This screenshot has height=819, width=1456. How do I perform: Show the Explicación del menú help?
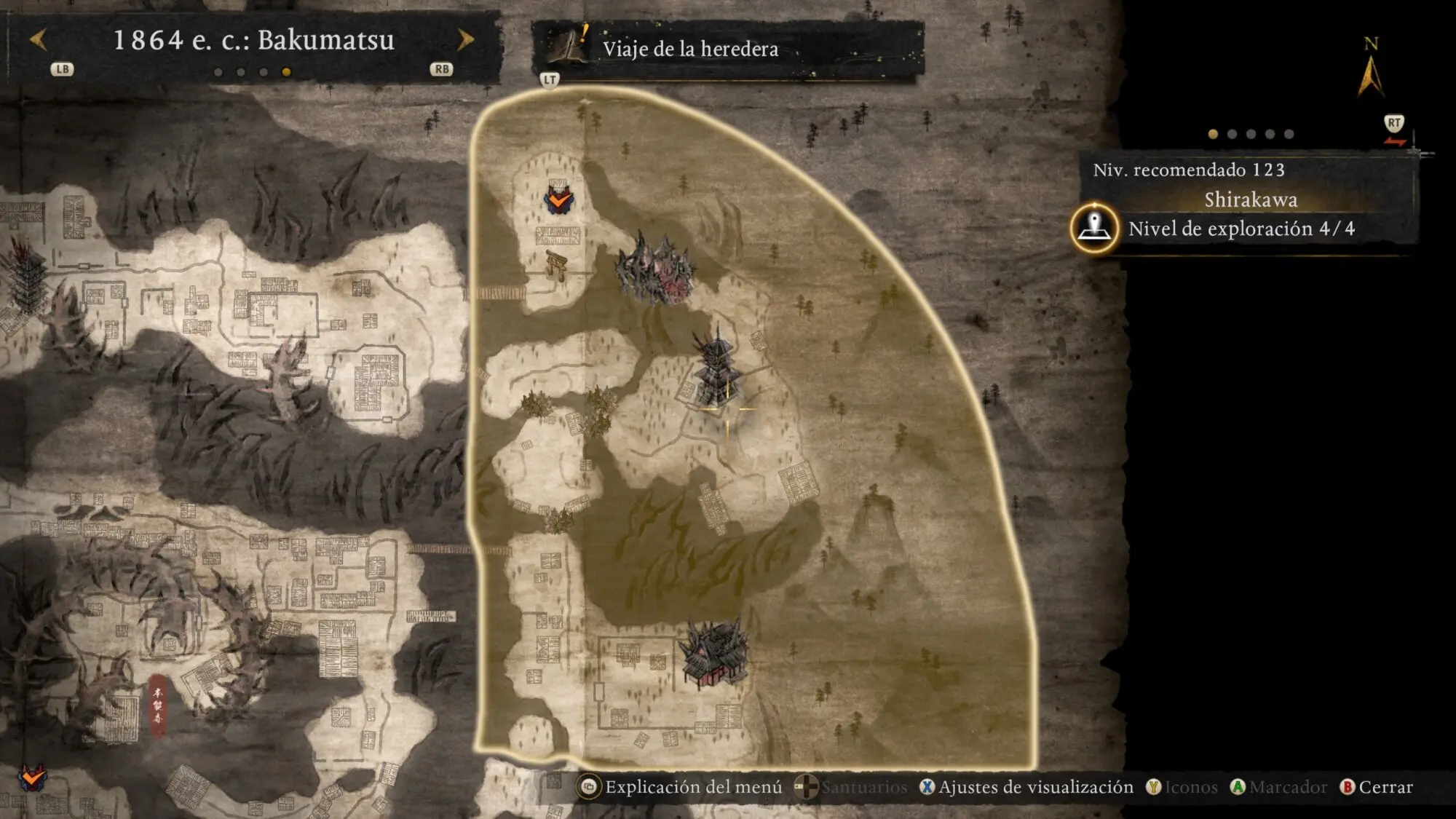tap(680, 787)
